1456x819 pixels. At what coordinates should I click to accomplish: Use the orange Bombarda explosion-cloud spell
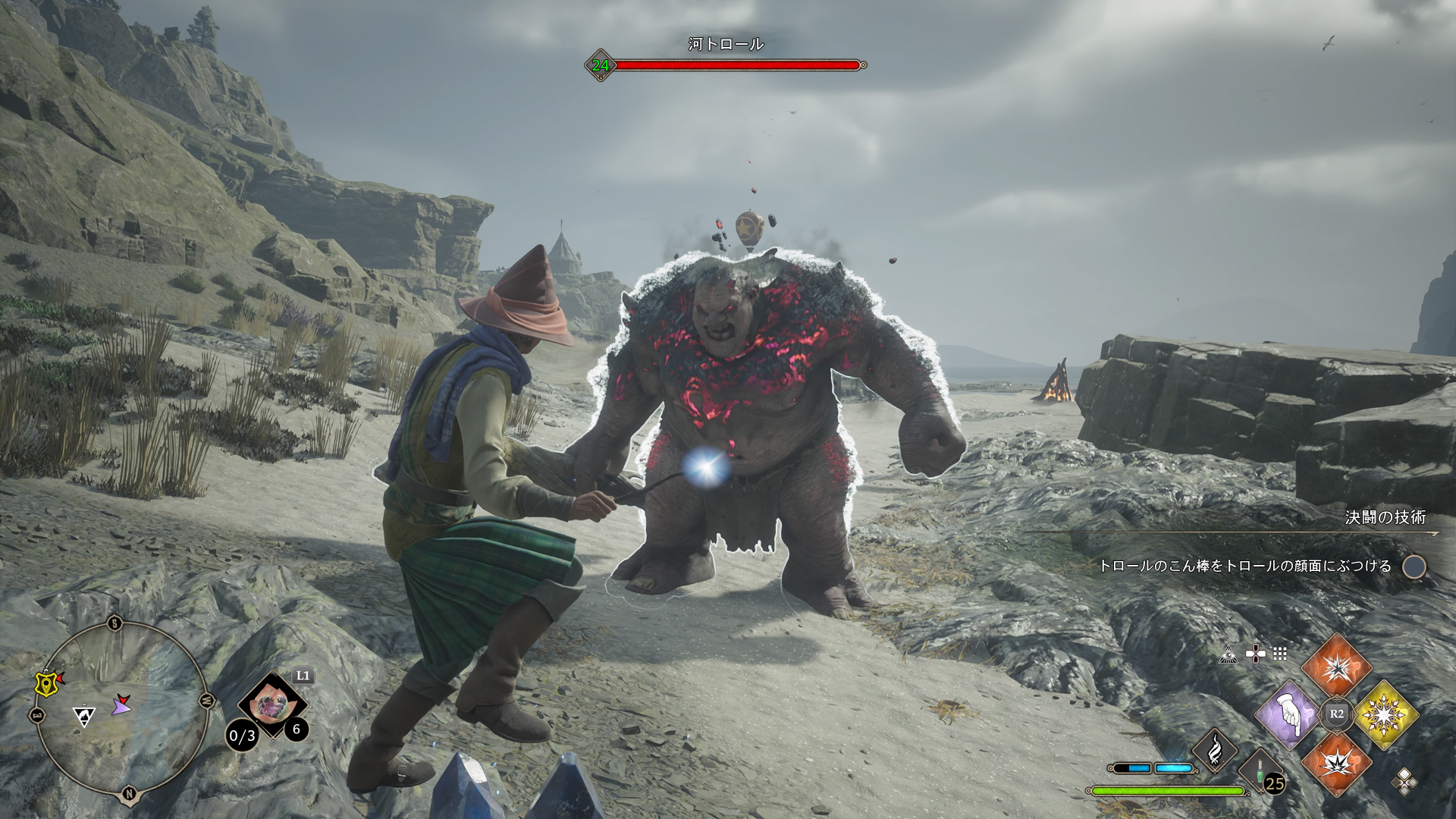[x=1336, y=763]
